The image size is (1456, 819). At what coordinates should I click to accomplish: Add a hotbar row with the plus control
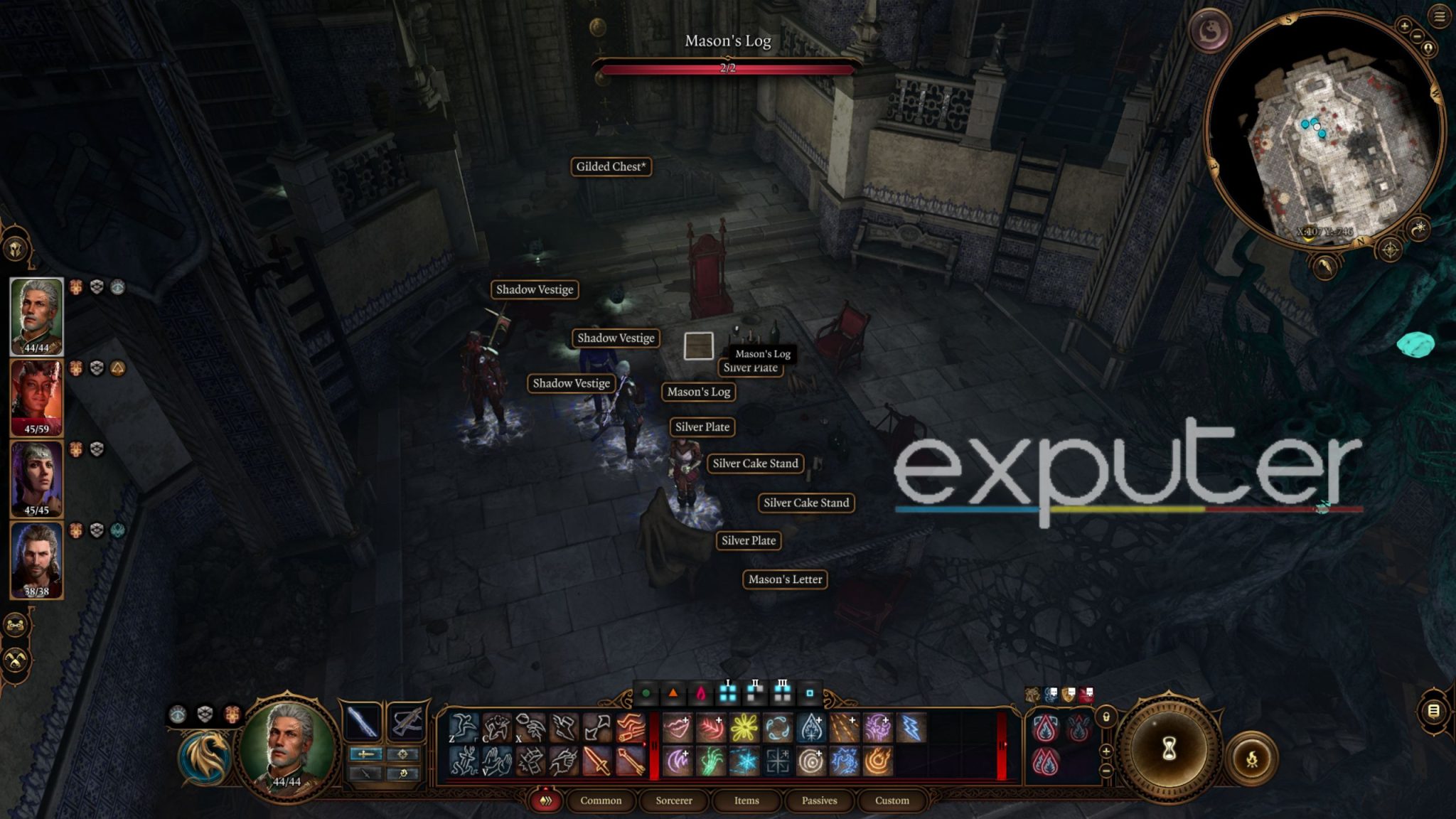1106,751
